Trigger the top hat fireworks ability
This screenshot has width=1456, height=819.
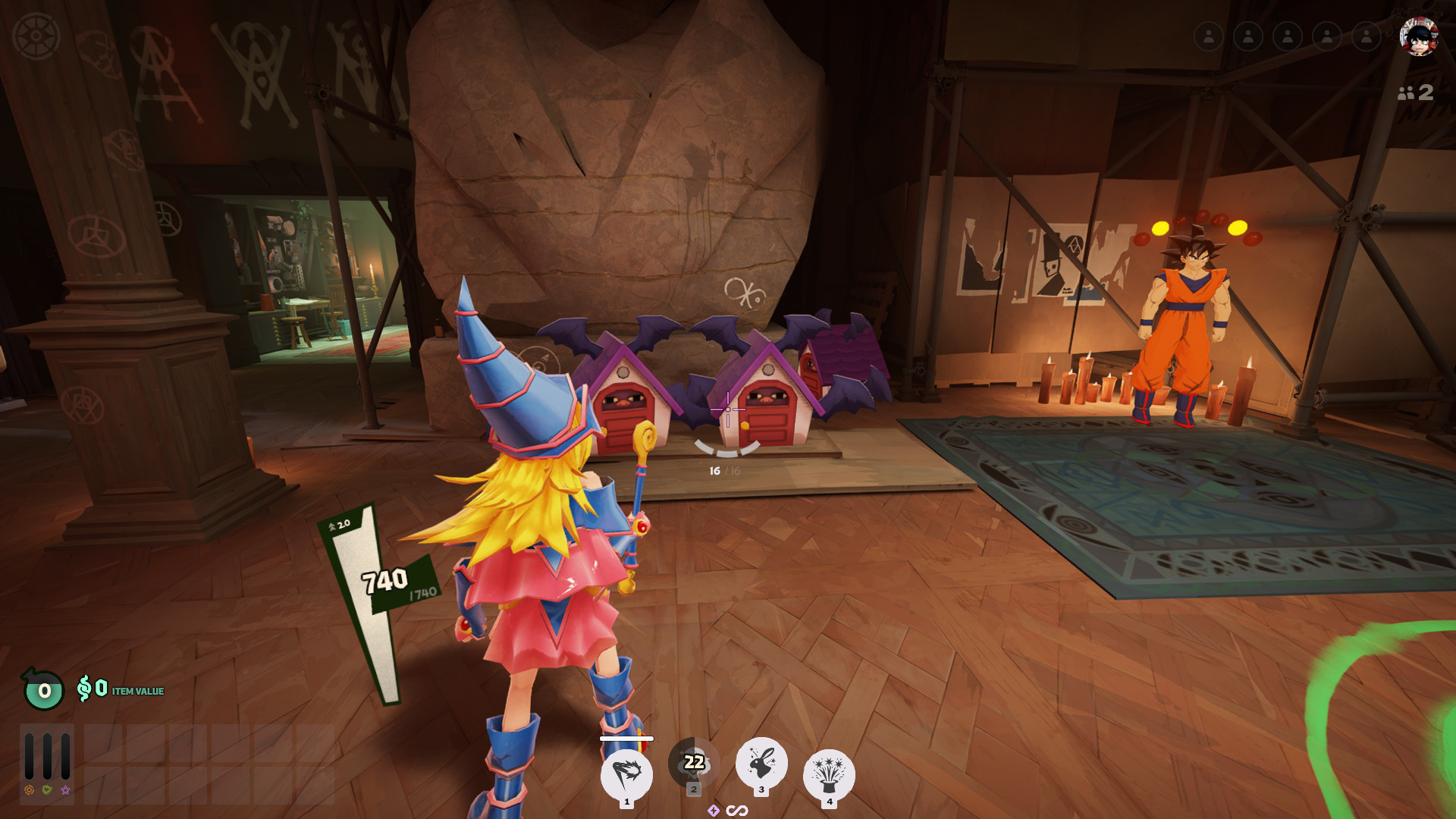tap(829, 774)
